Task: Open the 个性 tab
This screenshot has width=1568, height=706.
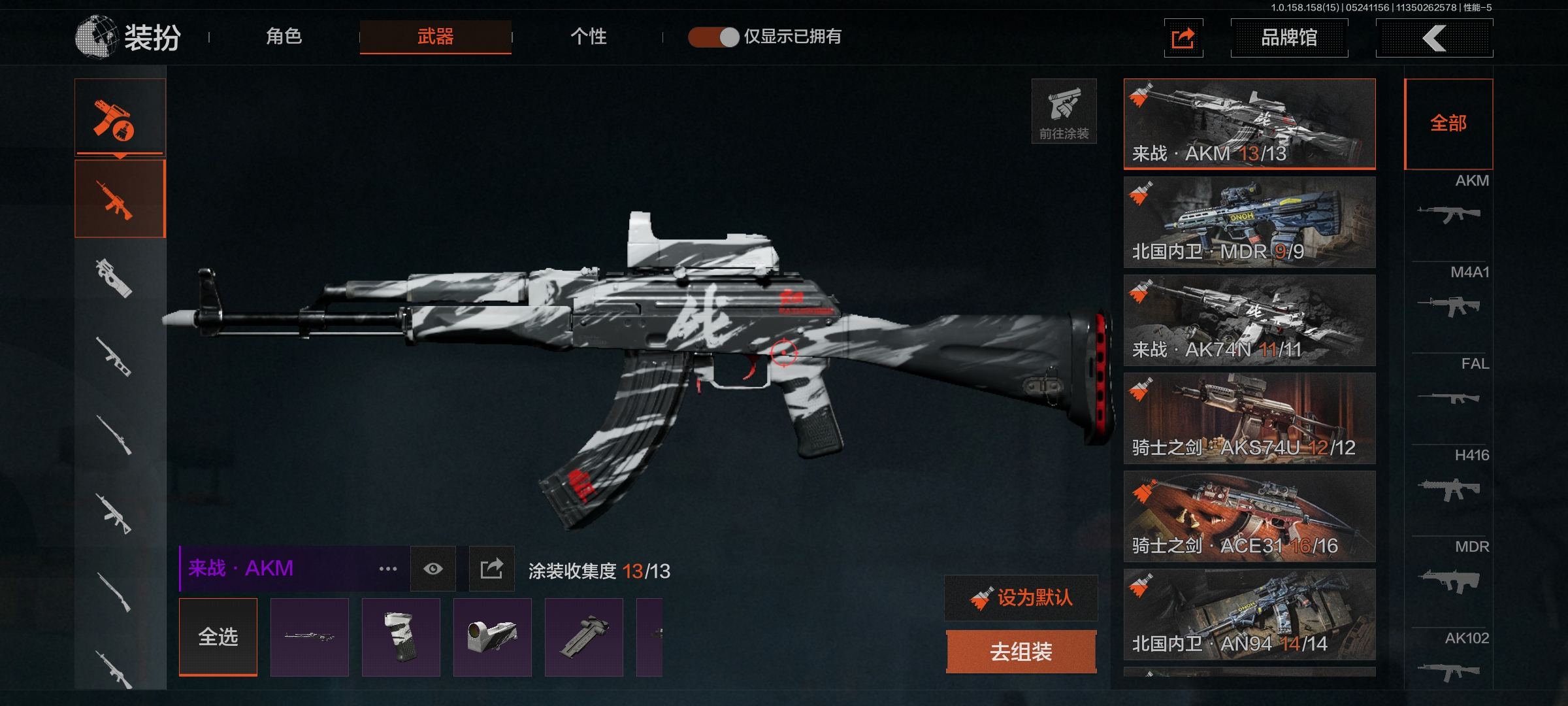Action: point(588,37)
